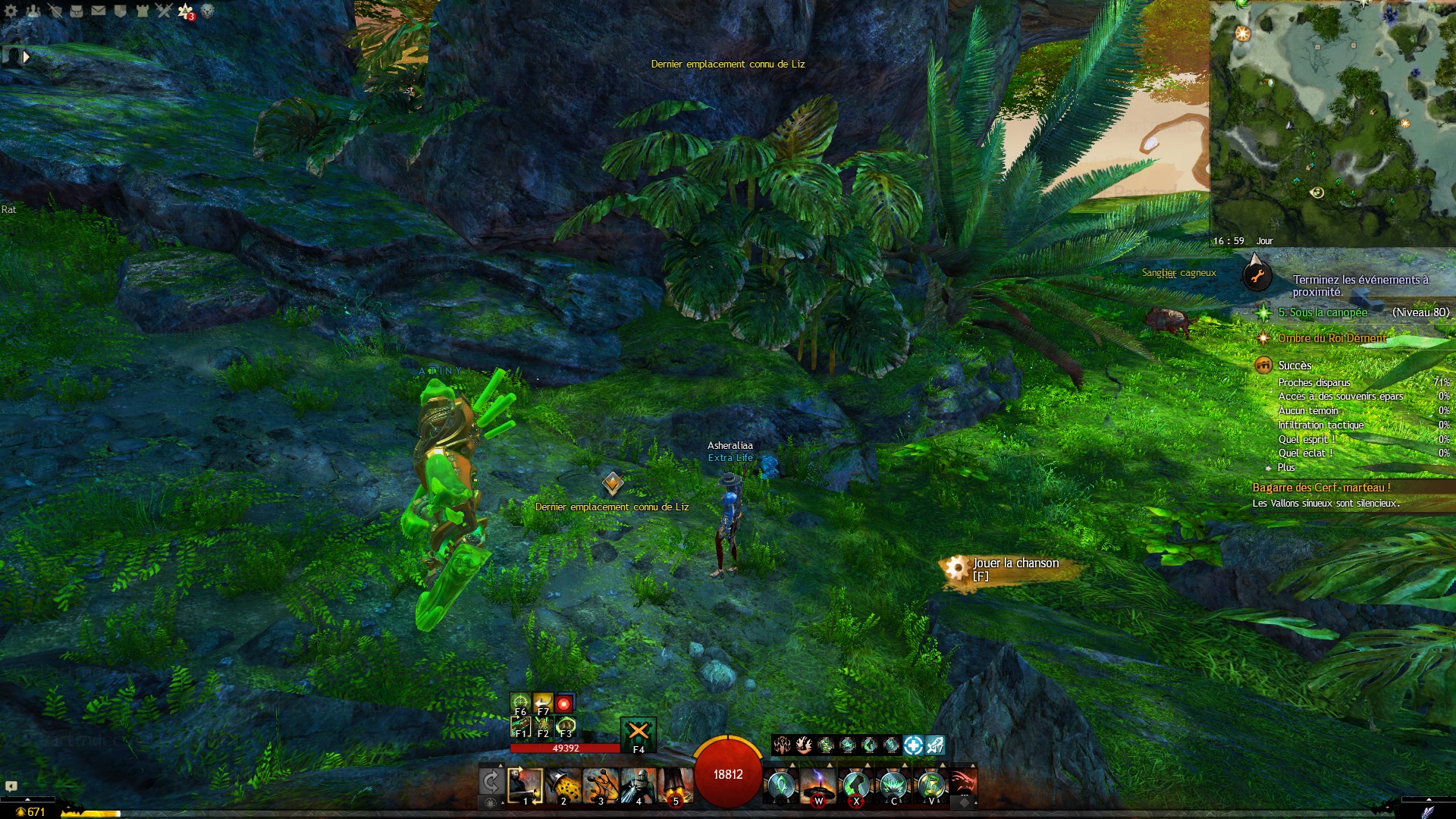Click the 'Jouer la chanson' interaction prompt
This screenshot has width=1456, height=819.
pyautogui.click(x=1015, y=570)
